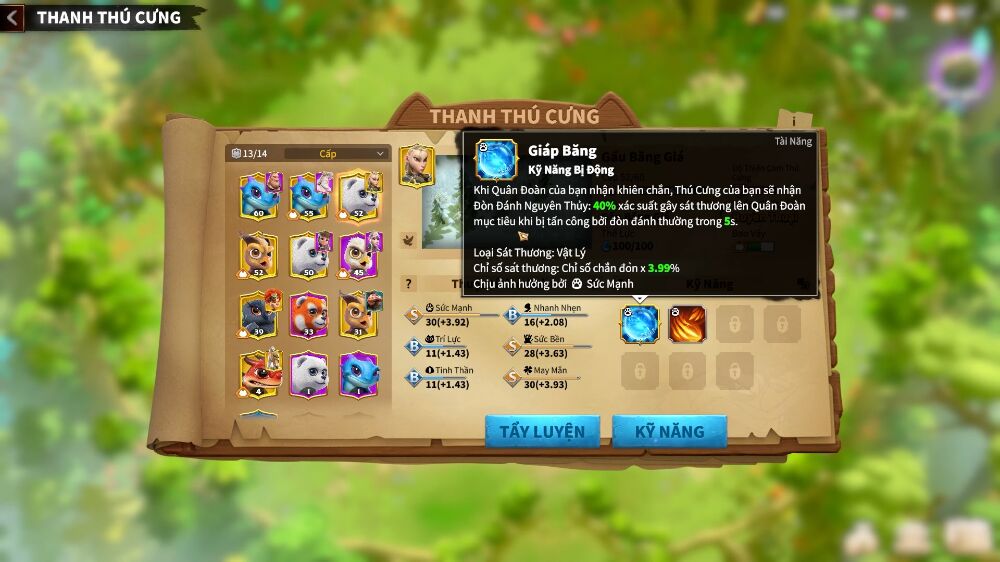The width and height of the screenshot is (1000, 562).
Task: Open the info icon on the panel header
Action: [x=794, y=119]
